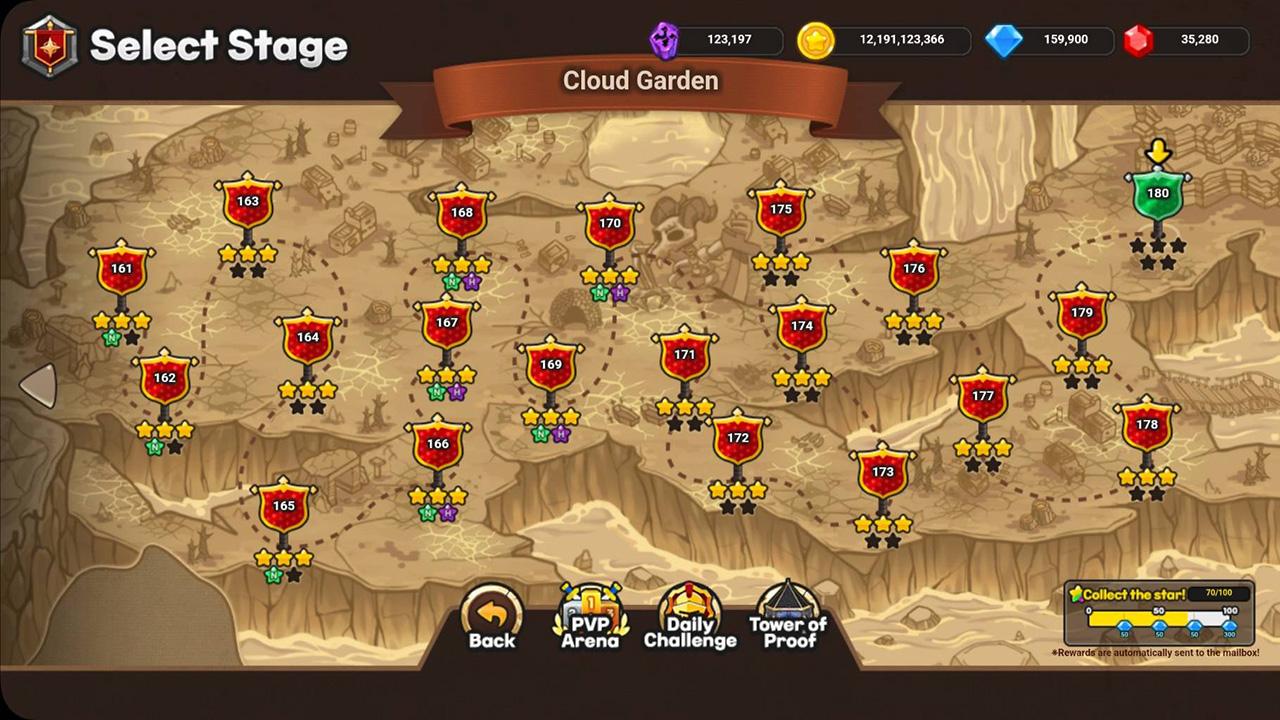The height and width of the screenshot is (720, 1280).
Task: Choose stage 161
Action: coord(121,271)
